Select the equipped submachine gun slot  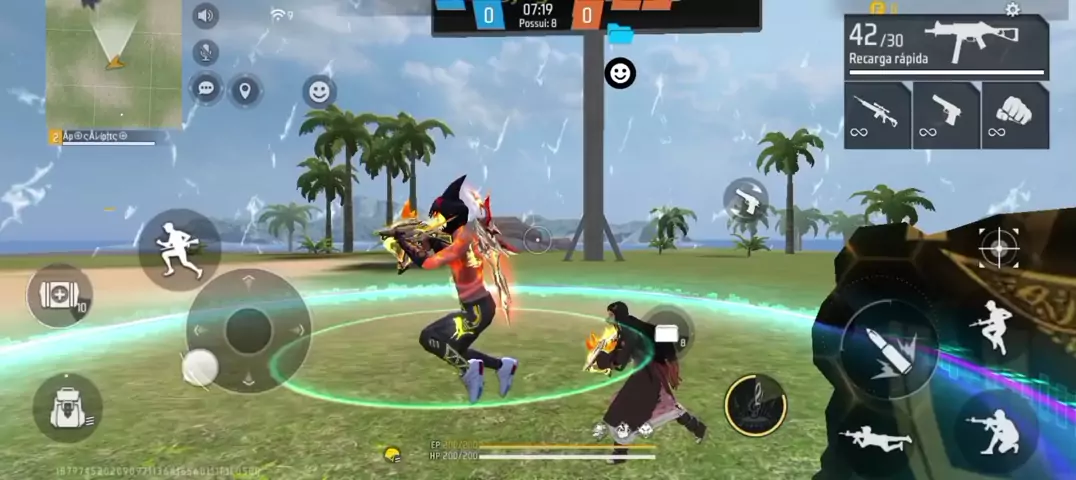pos(946,47)
